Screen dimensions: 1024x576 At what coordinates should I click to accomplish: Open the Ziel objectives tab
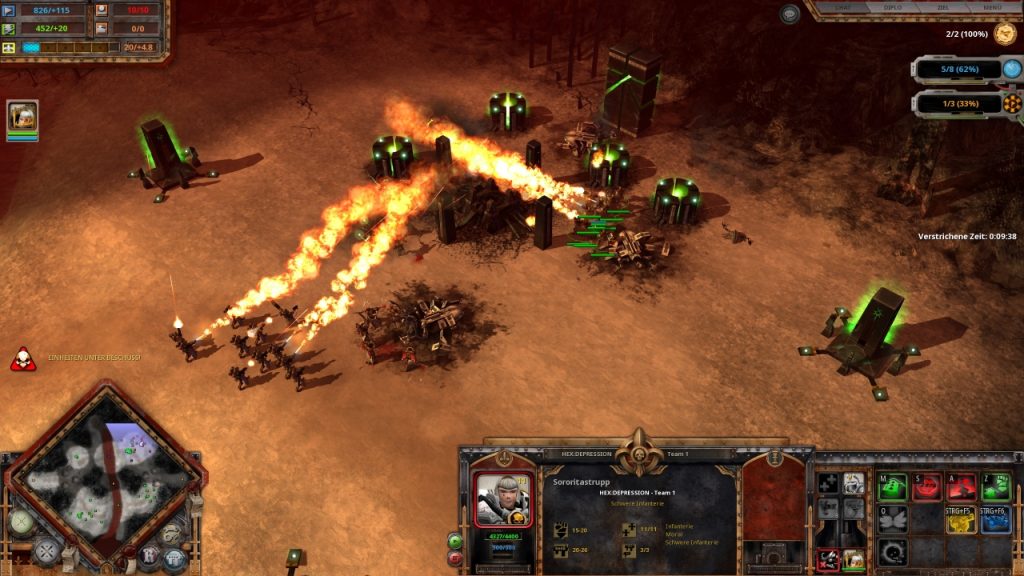(942, 8)
